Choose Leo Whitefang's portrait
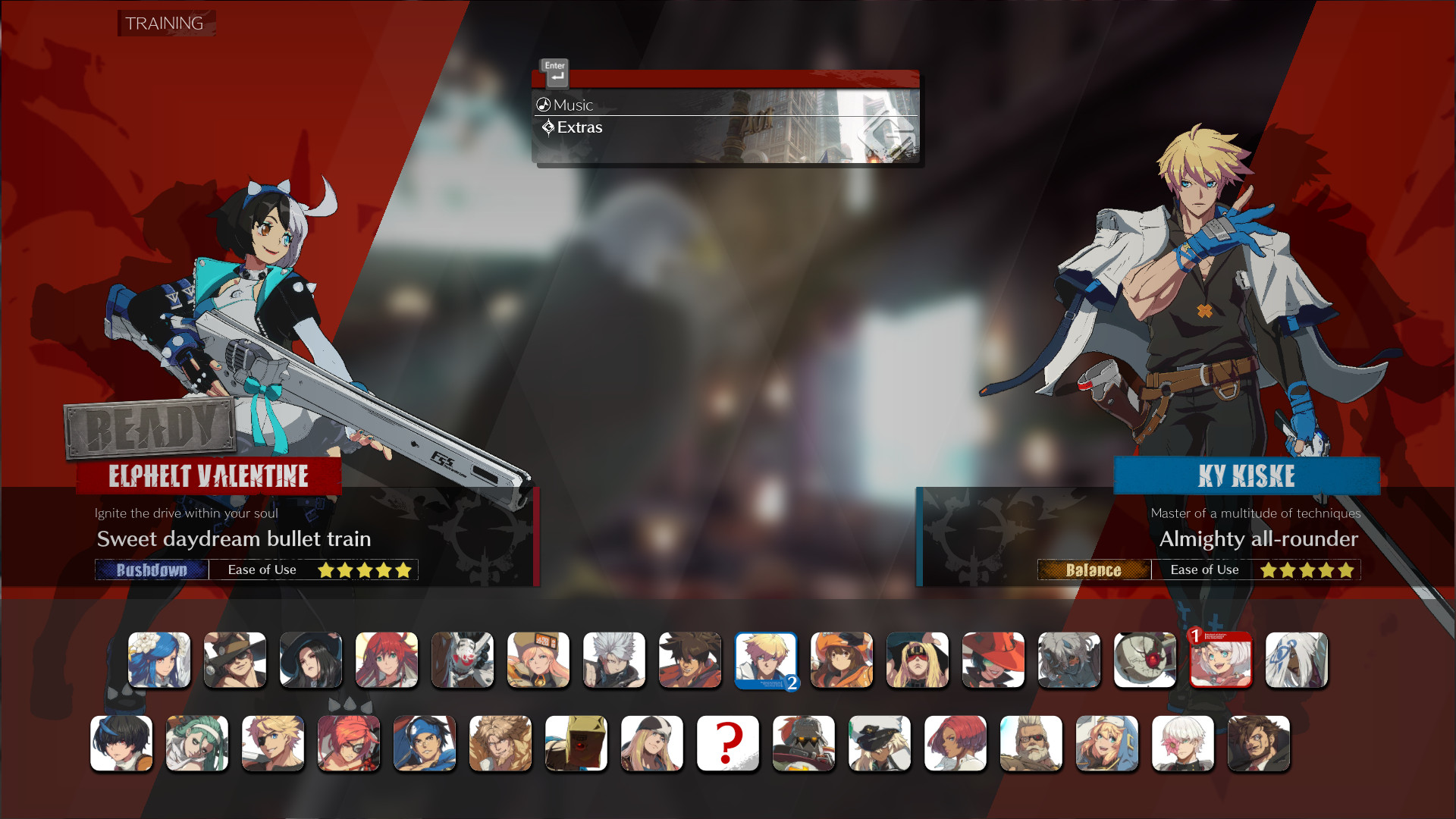The width and height of the screenshot is (1456, 819). click(x=500, y=744)
